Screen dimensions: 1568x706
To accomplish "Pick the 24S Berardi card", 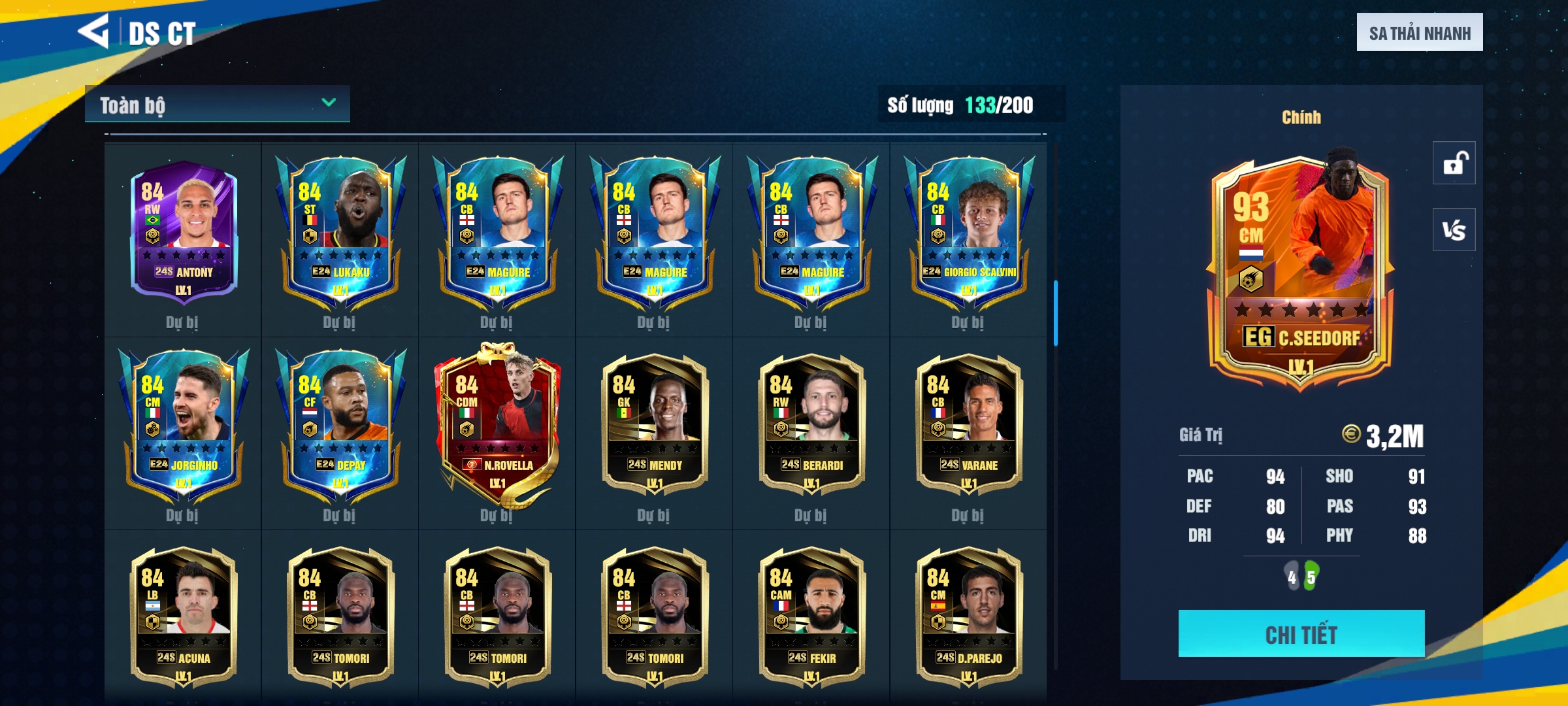I will pos(811,425).
